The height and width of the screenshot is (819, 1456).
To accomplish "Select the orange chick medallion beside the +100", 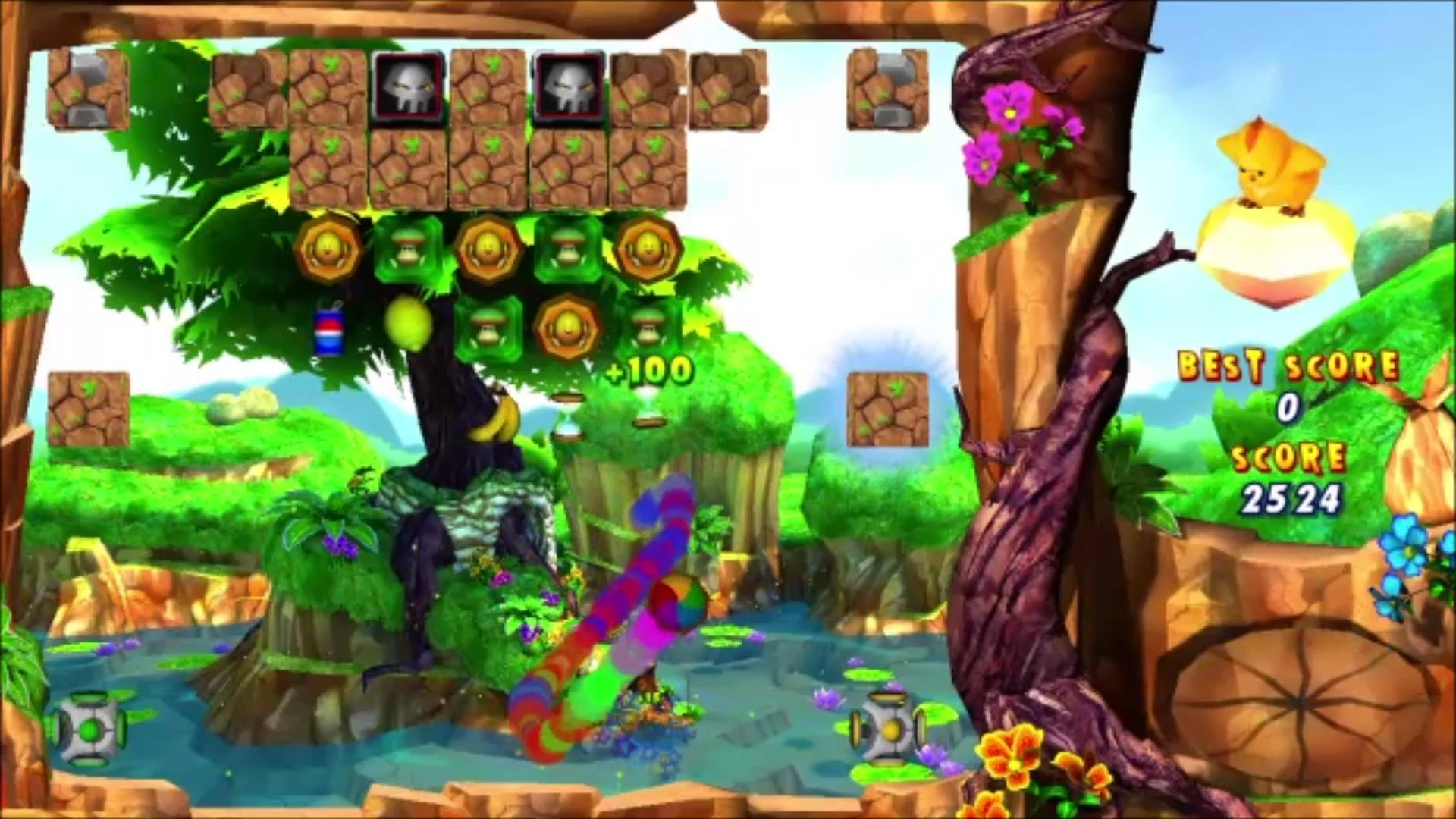I will tap(566, 328).
